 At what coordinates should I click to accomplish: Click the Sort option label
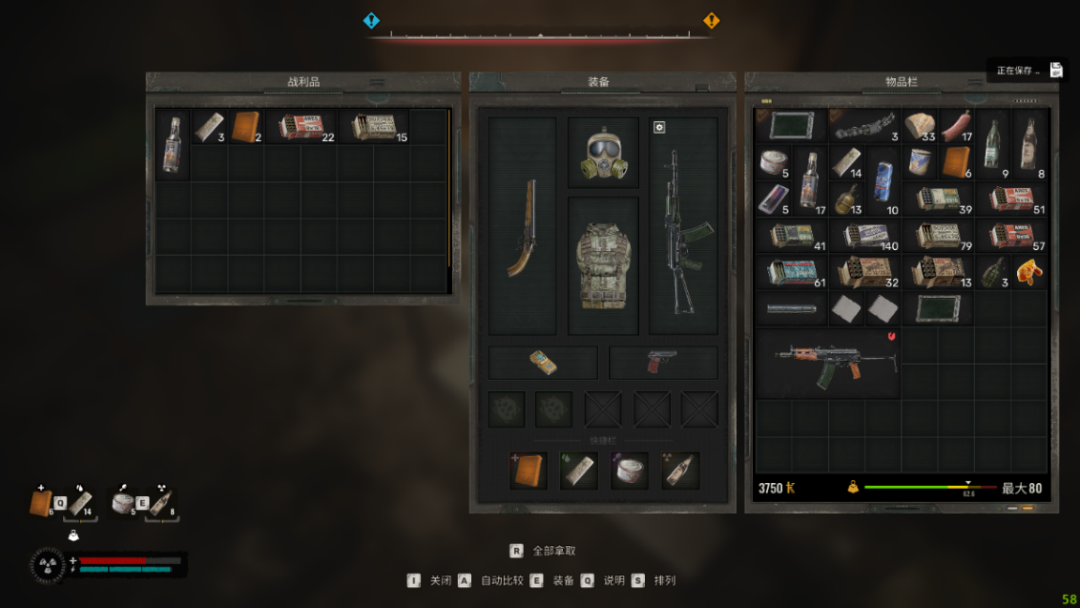tap(665, 580)
